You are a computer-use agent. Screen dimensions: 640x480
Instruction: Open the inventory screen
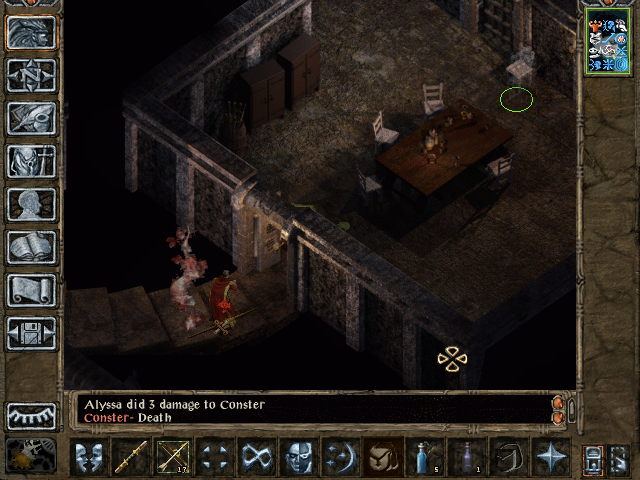click(x=31, y=161)
